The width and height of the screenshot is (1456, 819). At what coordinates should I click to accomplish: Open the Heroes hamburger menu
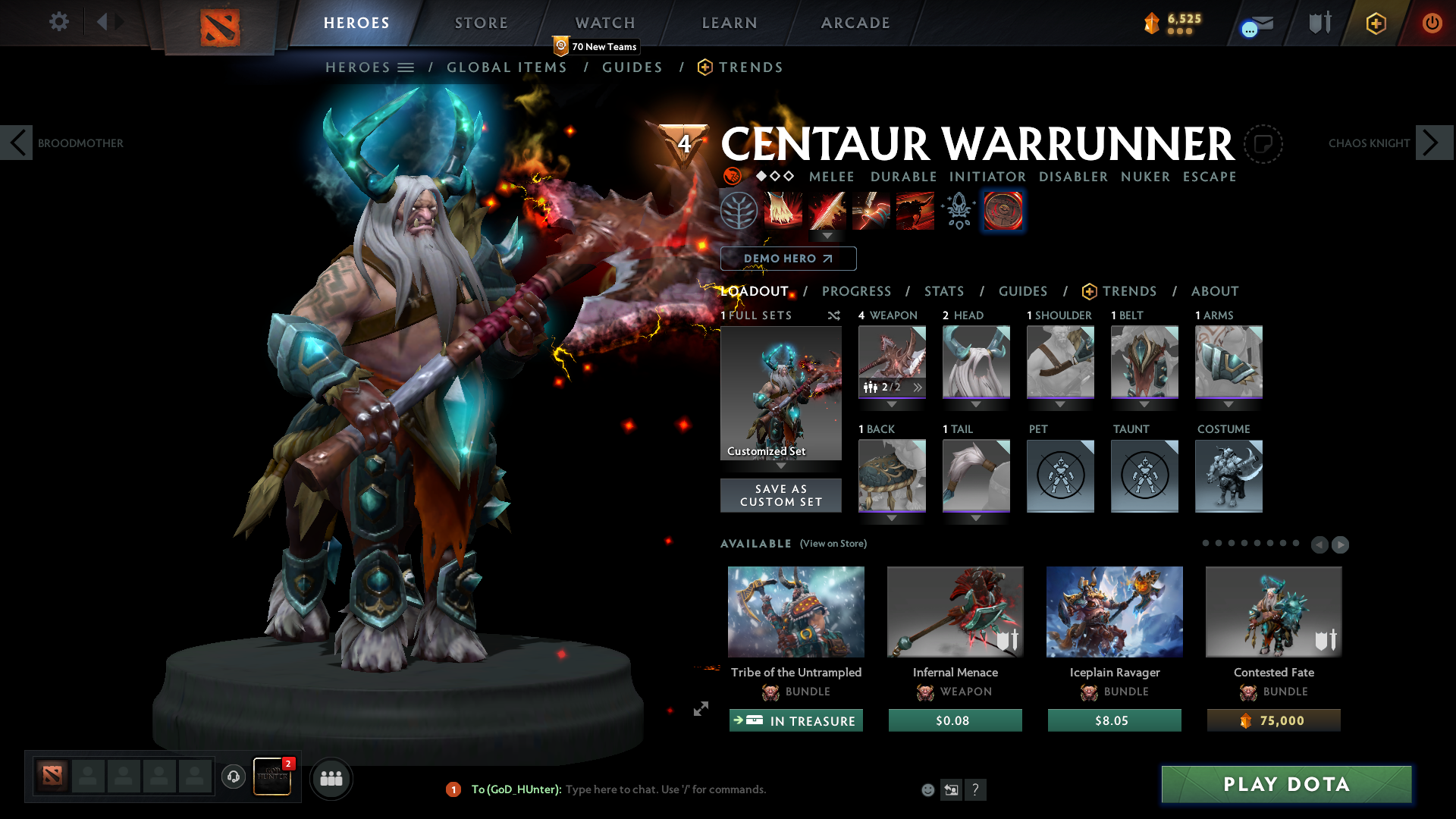tap(407, 67)
